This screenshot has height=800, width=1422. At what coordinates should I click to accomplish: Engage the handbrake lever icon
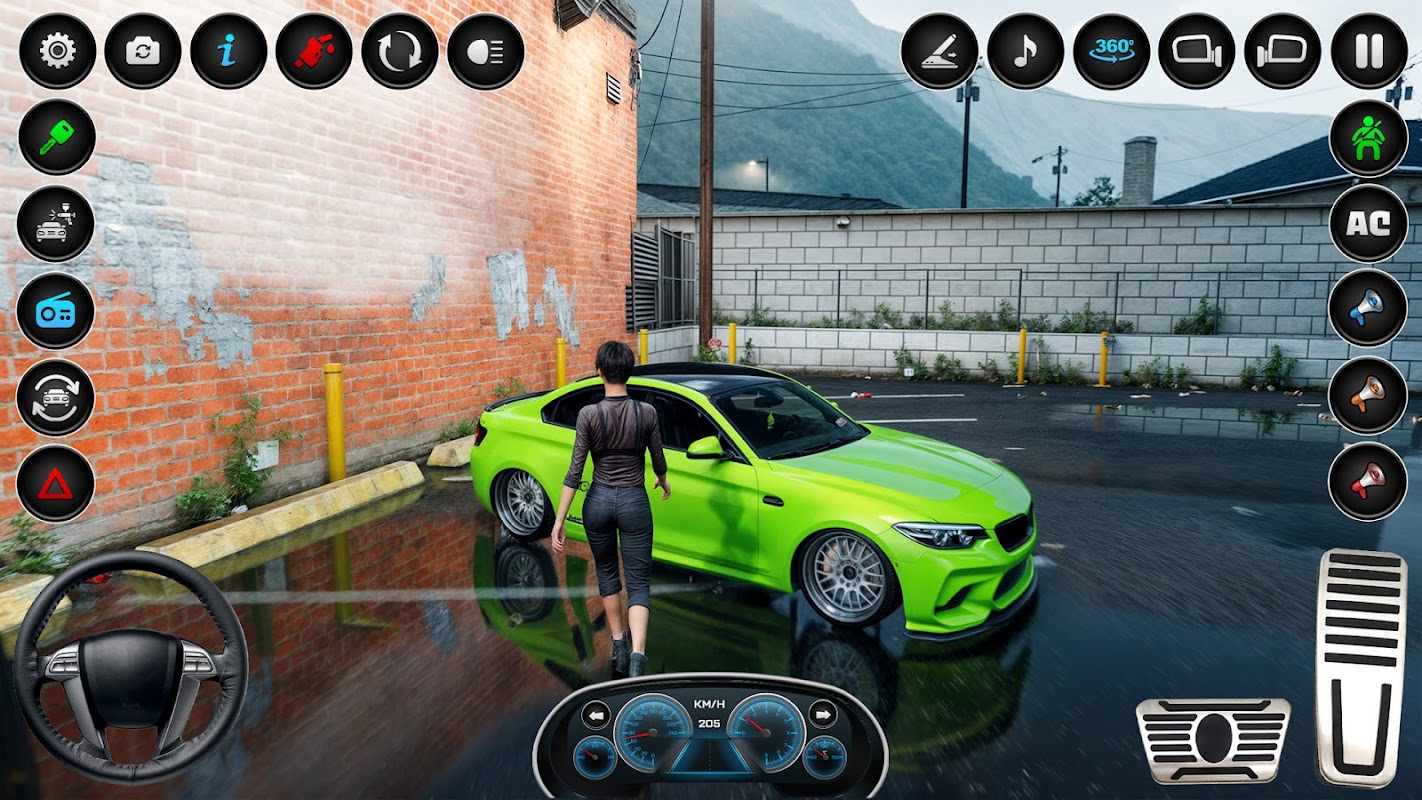939,51
